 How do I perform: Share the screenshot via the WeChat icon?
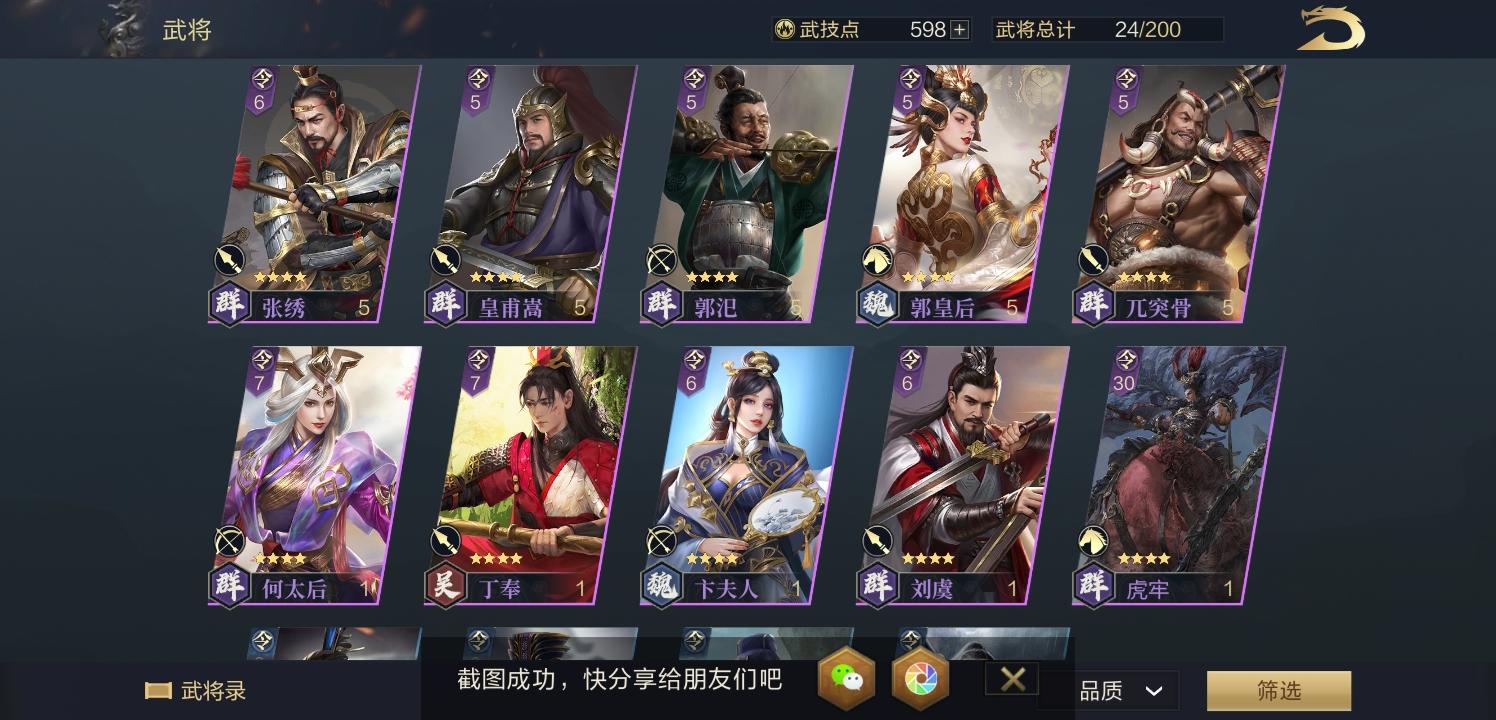pos(846,679)
